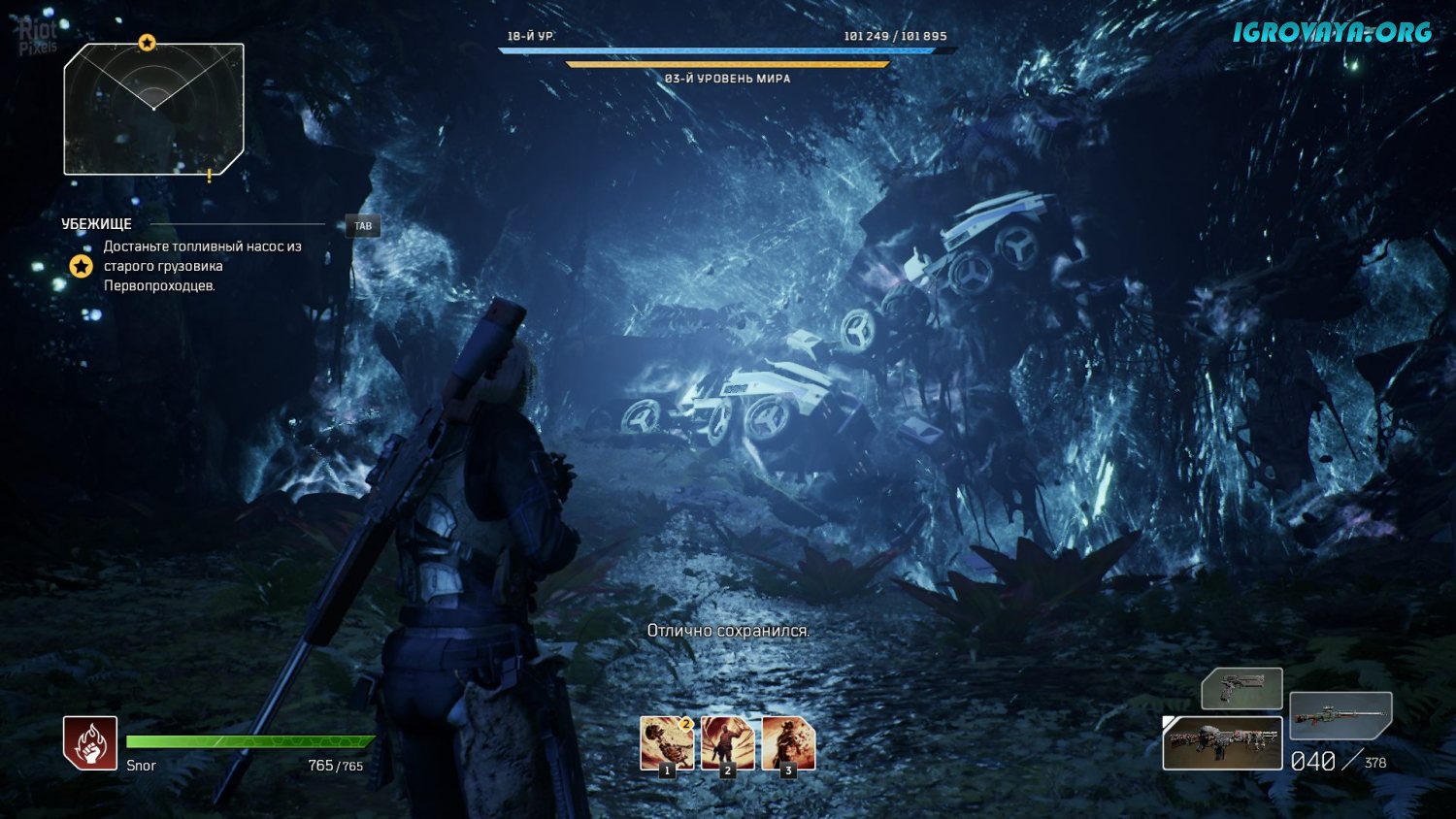Open the minimap in the corner
Image resolution: width=1456 pixels, height=819 pixels.
click(x=153, y=110)
